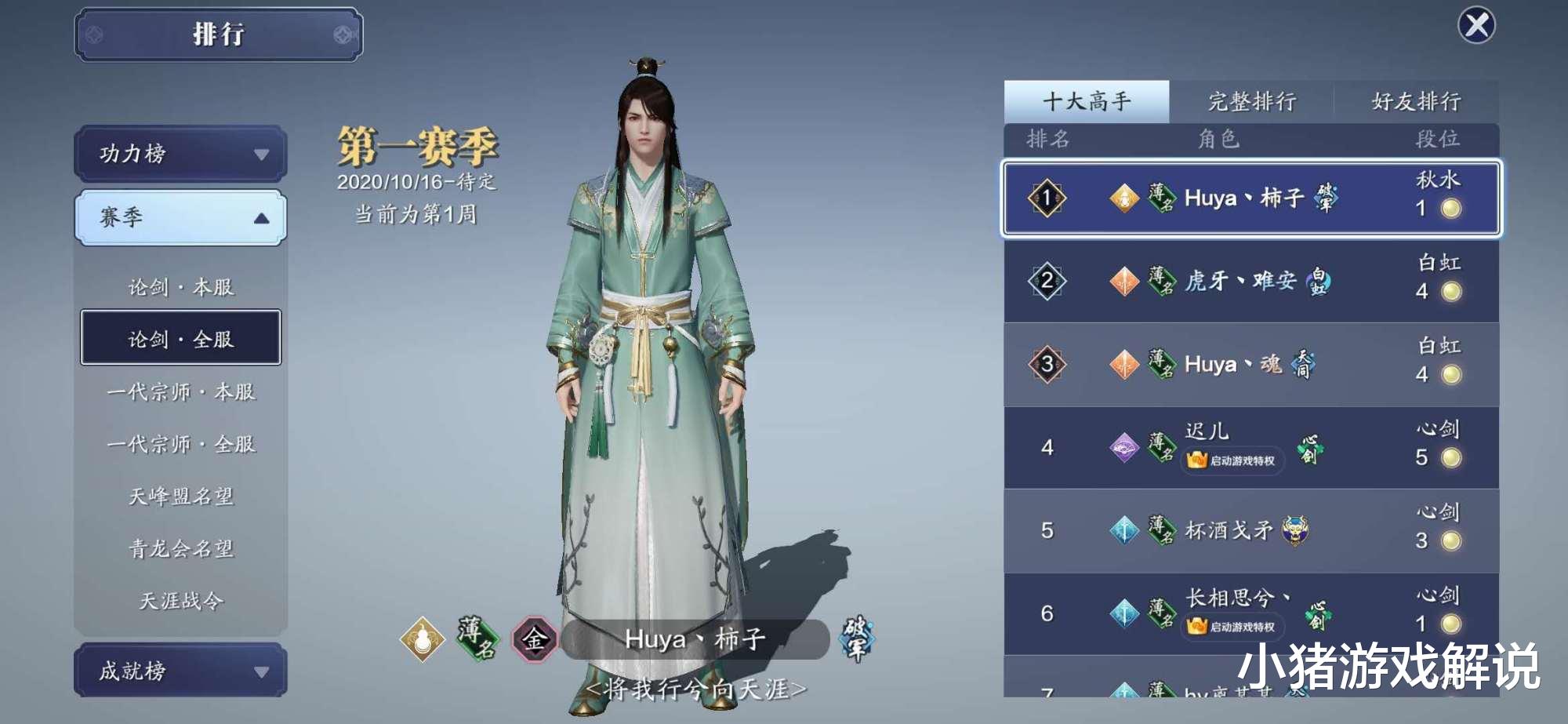Select the 一代宗师·全服 ranking option
The height and width of the screenshot is (724, 1568).
(180, 442)
